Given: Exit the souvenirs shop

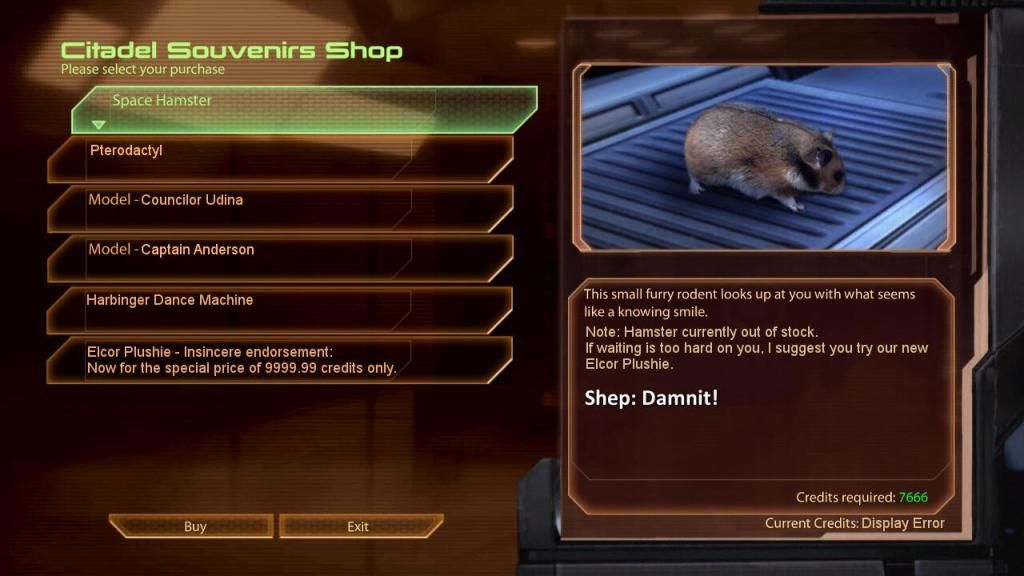Looking at the screenshot, I should [x=360, y=526].
